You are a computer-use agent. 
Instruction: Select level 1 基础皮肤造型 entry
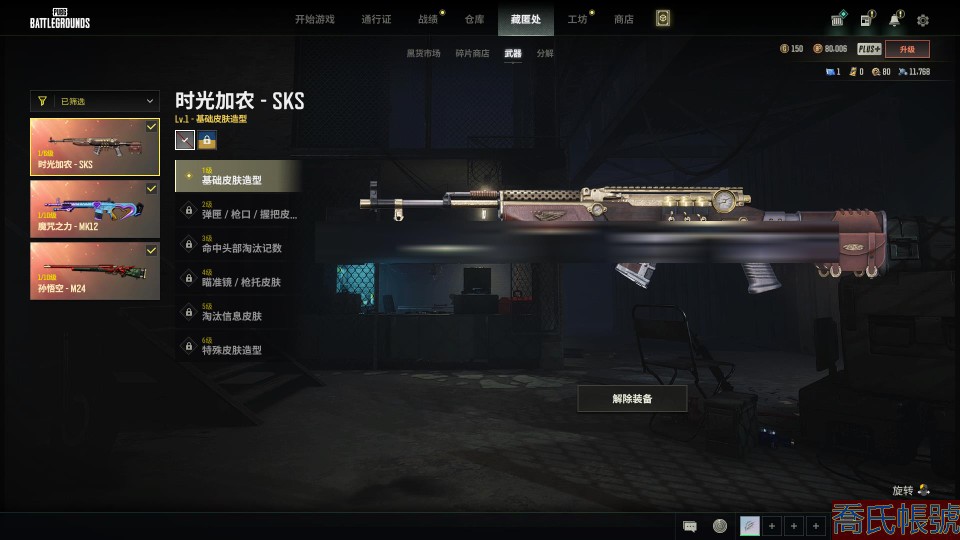click(238, 176)
